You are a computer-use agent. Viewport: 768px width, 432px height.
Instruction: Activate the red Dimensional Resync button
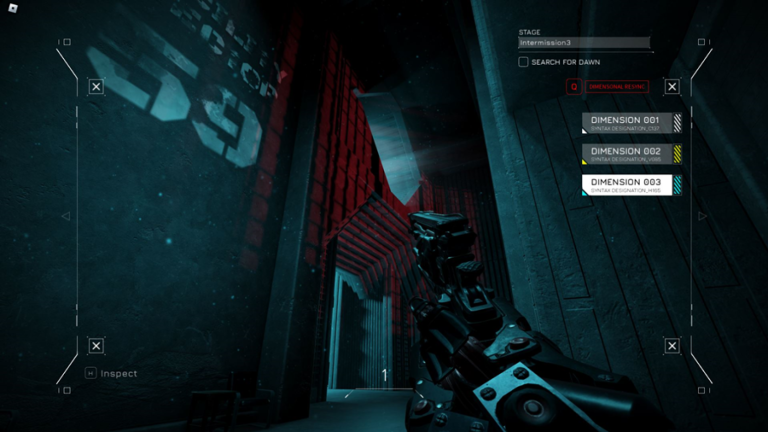(x=608, y=87)
